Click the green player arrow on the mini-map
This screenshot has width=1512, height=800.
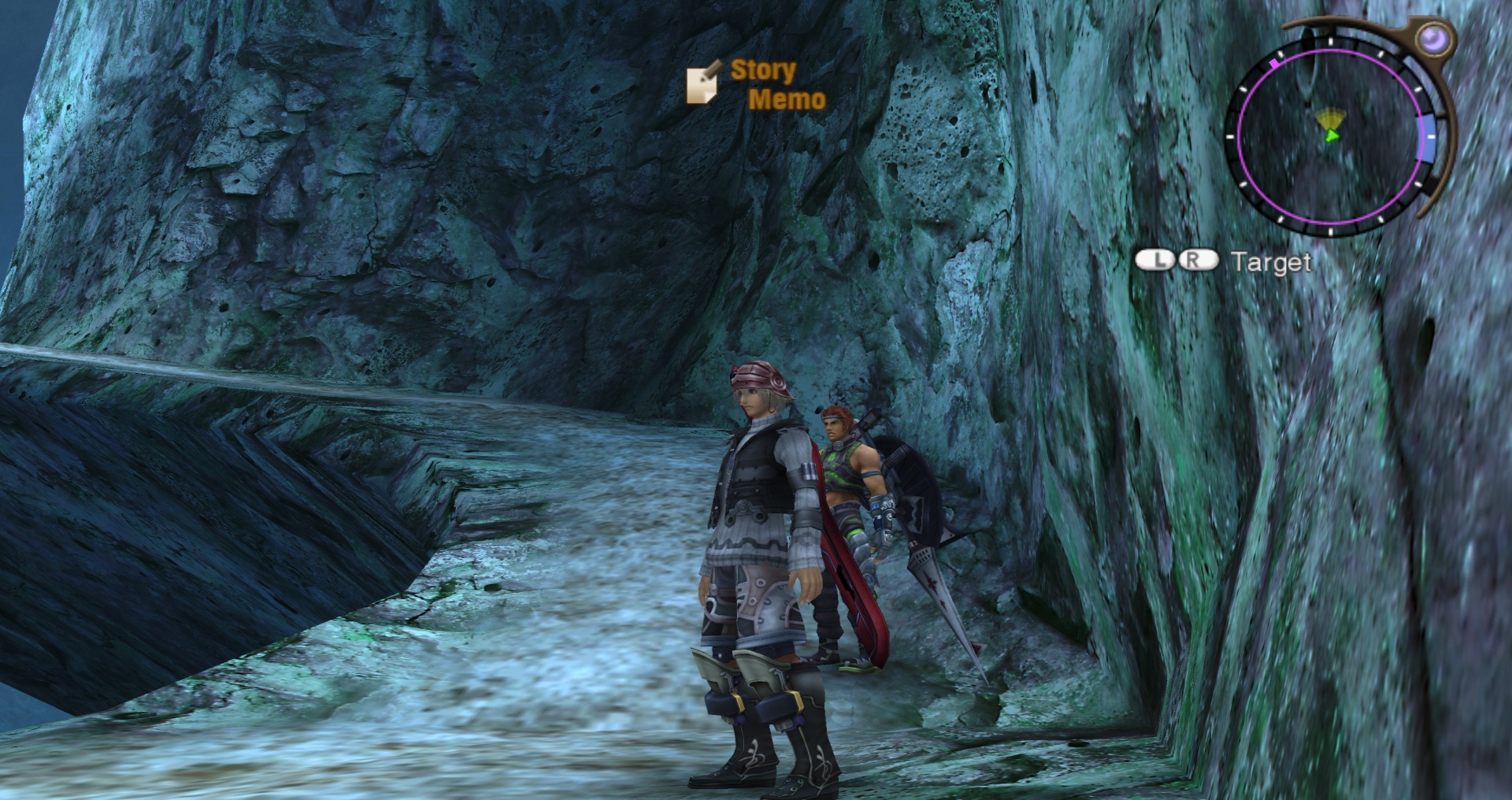1331,135
